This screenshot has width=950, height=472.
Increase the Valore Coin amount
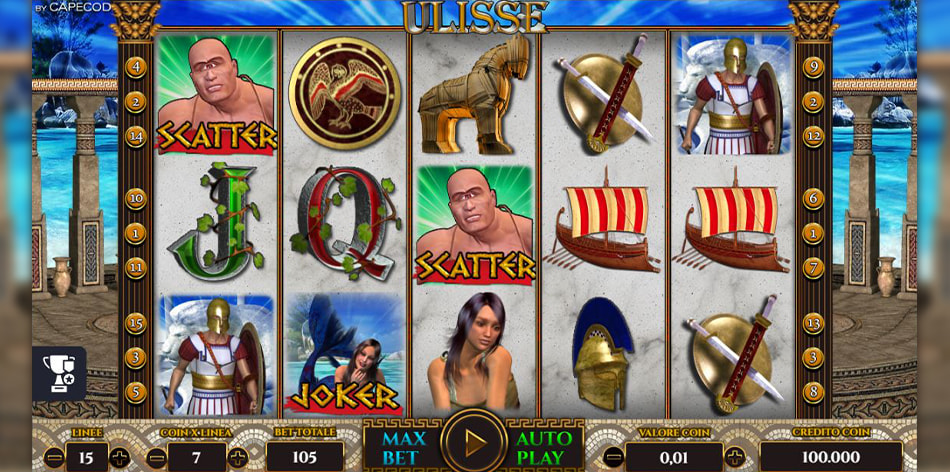(x=735, y=458)
